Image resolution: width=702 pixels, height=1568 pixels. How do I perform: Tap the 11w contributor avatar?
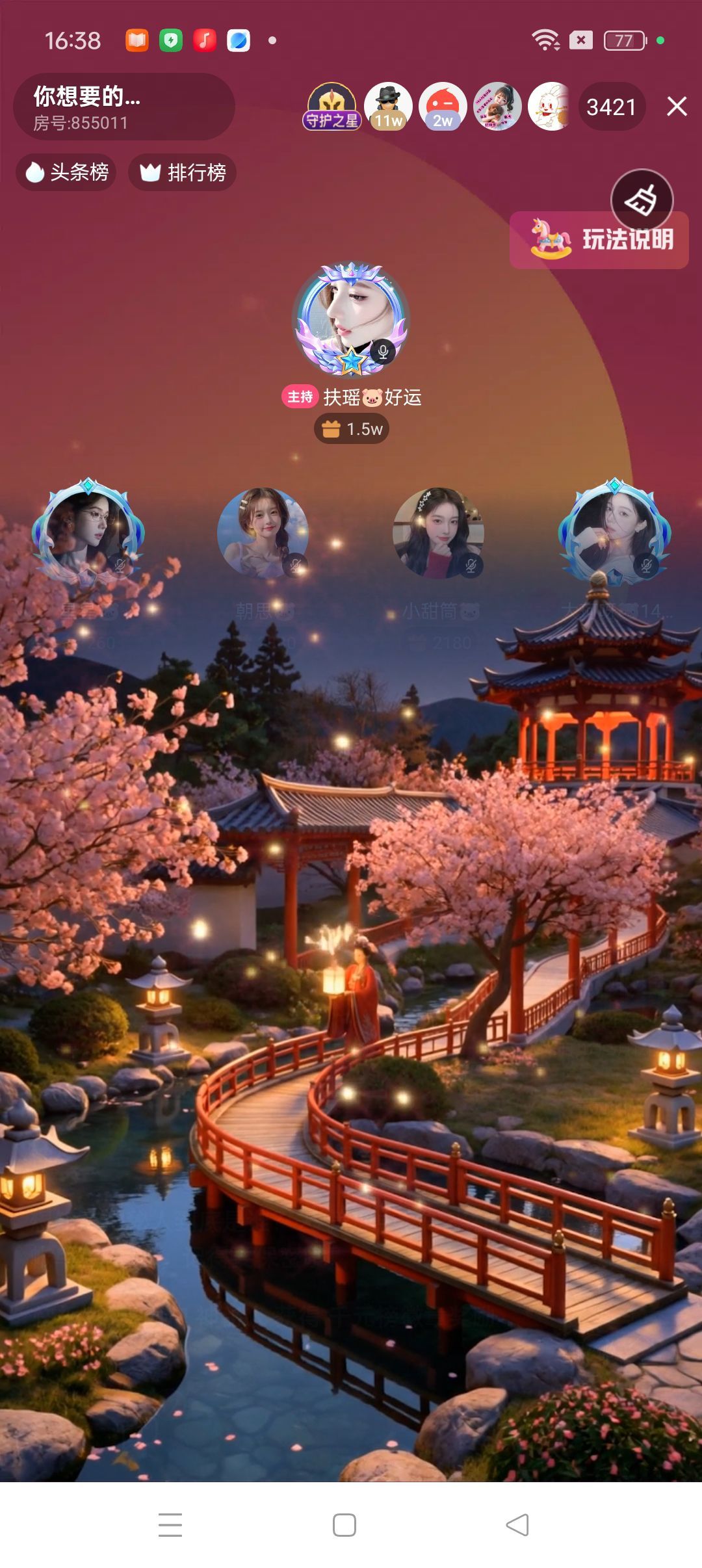pos(388,107)
